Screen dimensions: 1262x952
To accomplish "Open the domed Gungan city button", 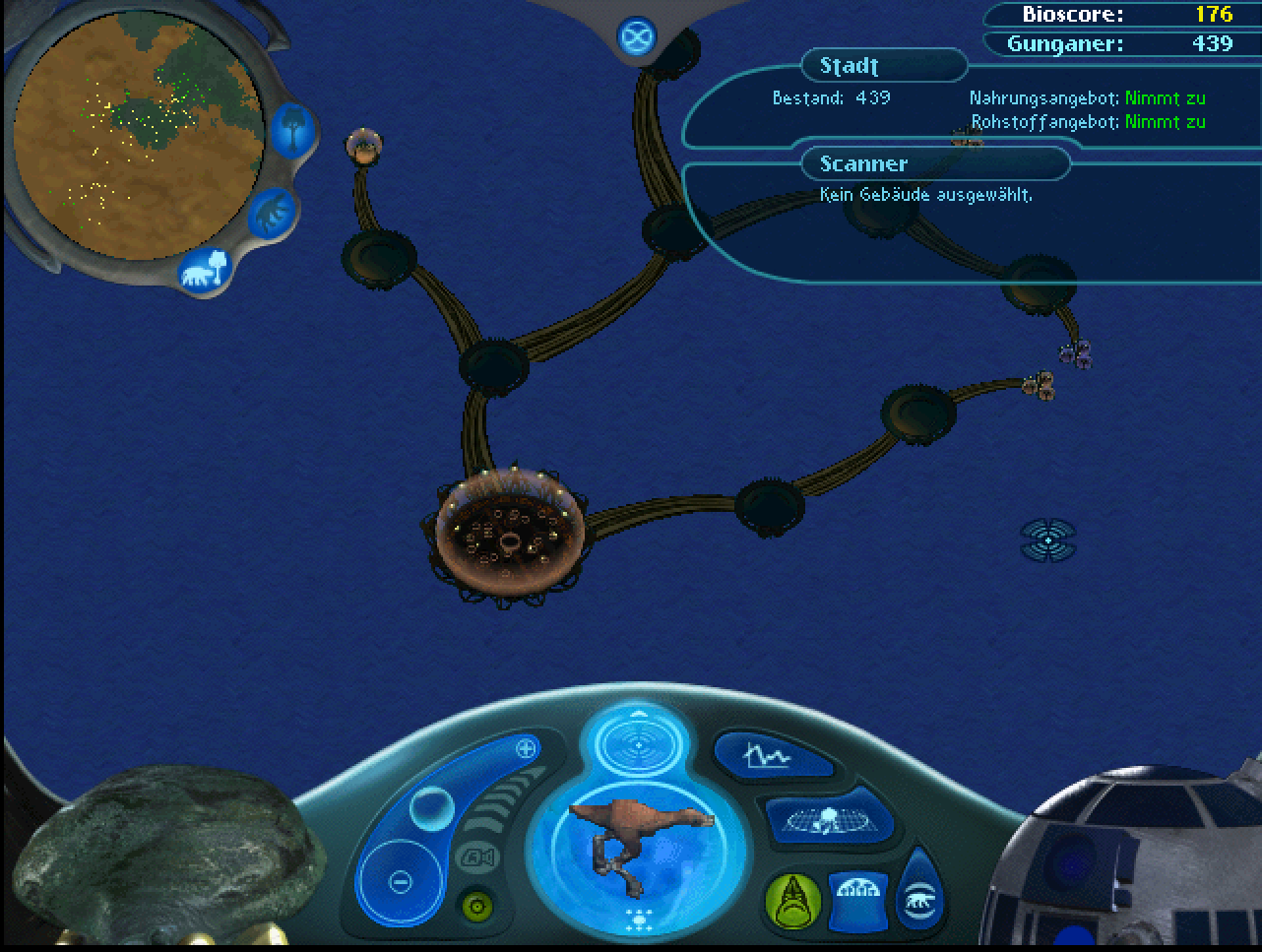I will click(856, 898).
